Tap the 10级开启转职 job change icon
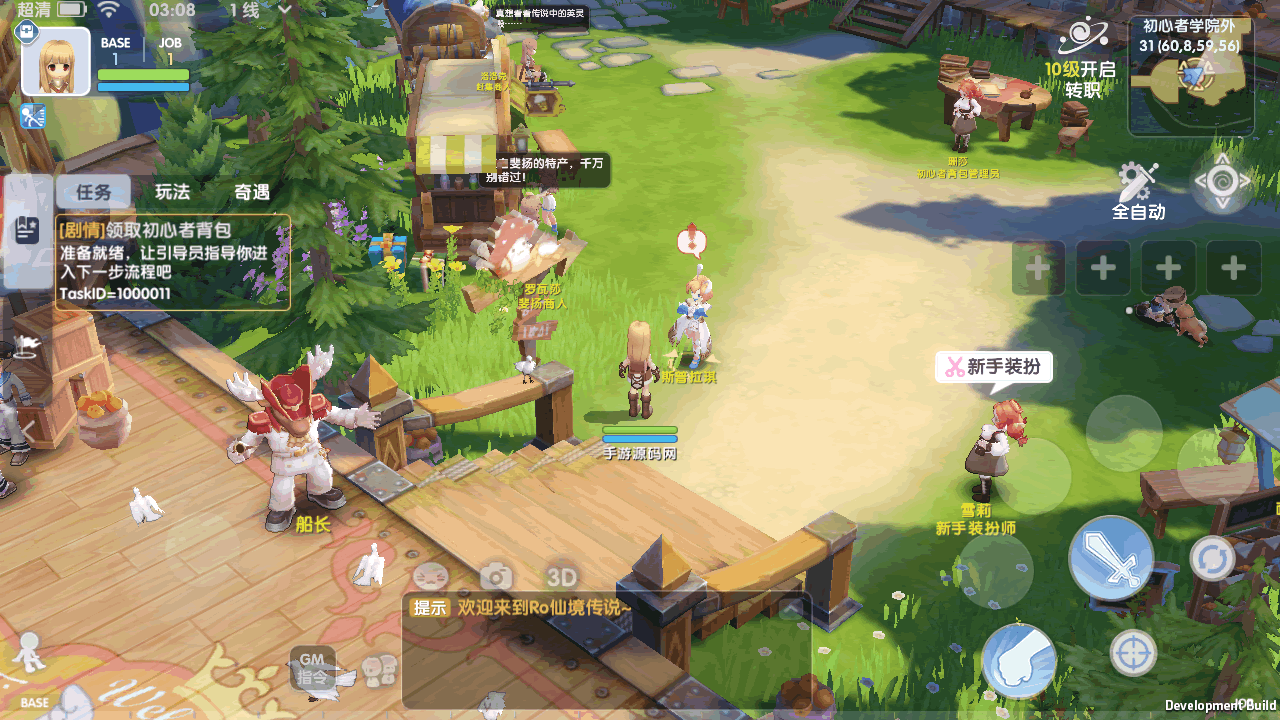Viewport: 1280px width, 720px height. (1082, 56)
